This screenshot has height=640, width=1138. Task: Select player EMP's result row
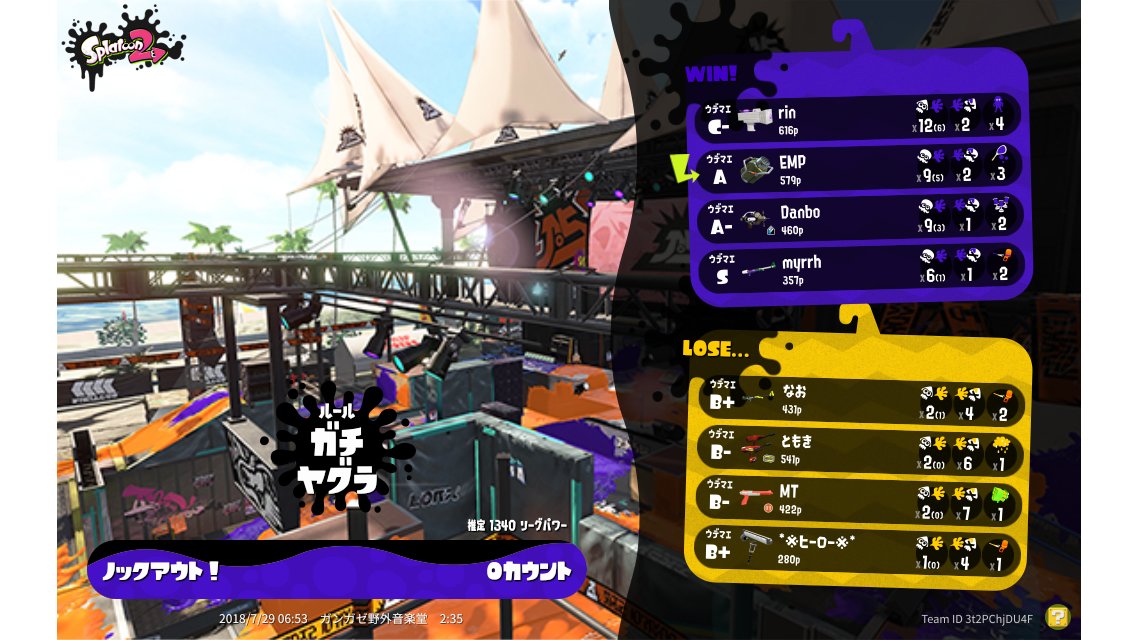point(860,168)
